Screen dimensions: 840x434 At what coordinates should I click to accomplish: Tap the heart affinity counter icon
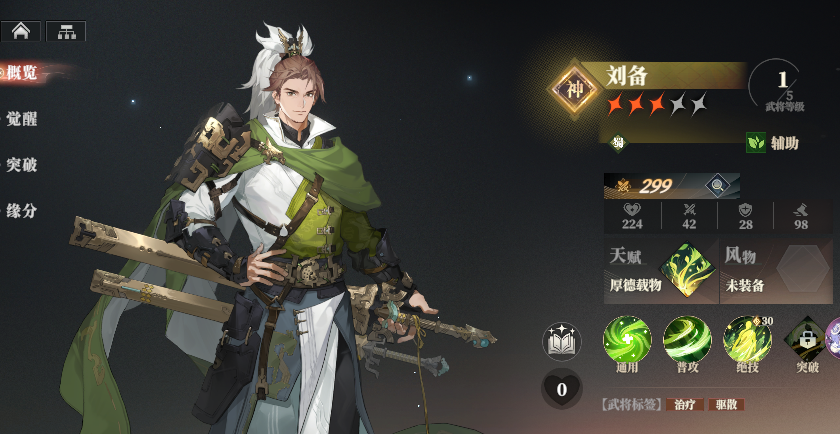[x=561, y=389]
